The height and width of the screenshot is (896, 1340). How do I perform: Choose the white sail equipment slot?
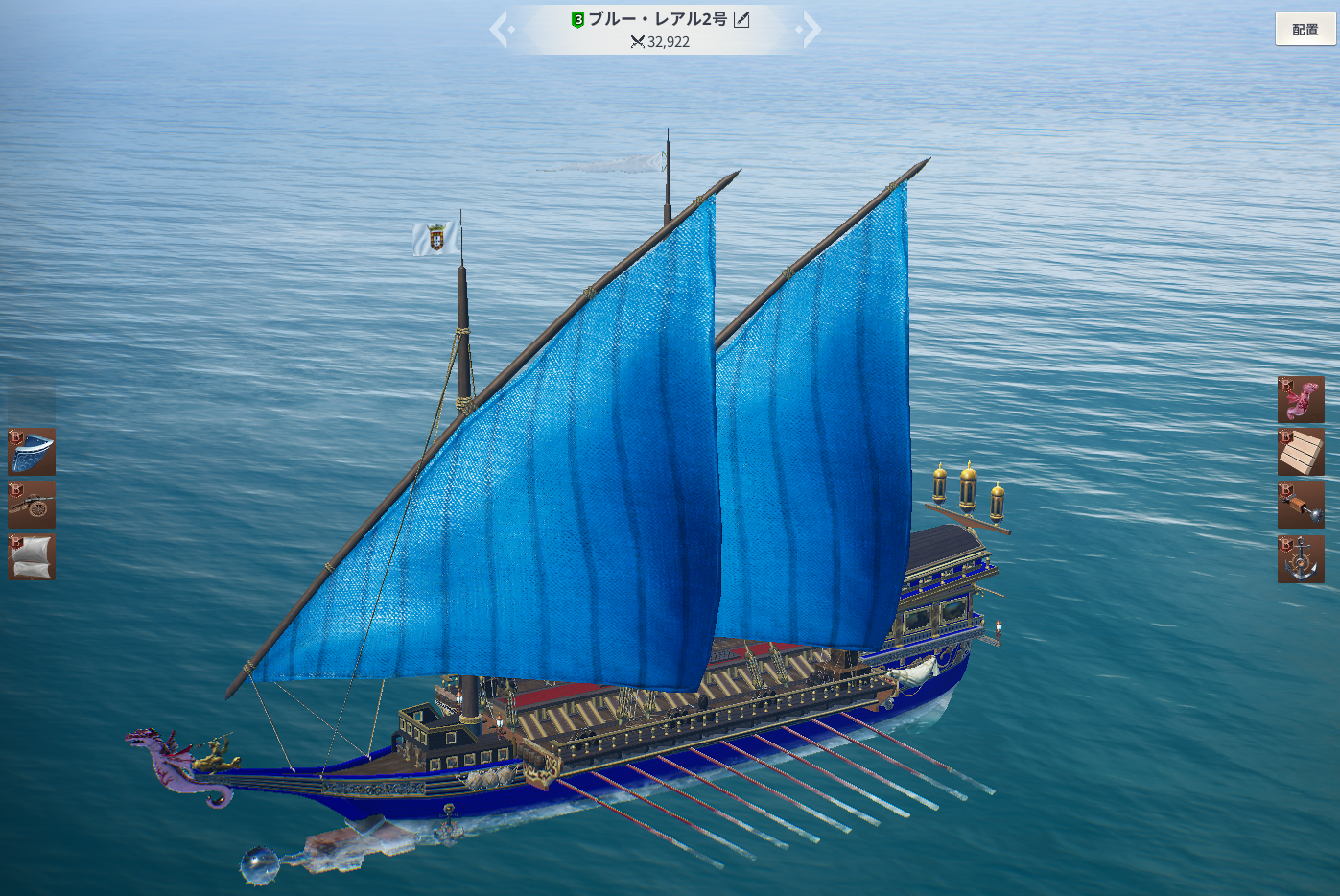[x=32, y=557]
